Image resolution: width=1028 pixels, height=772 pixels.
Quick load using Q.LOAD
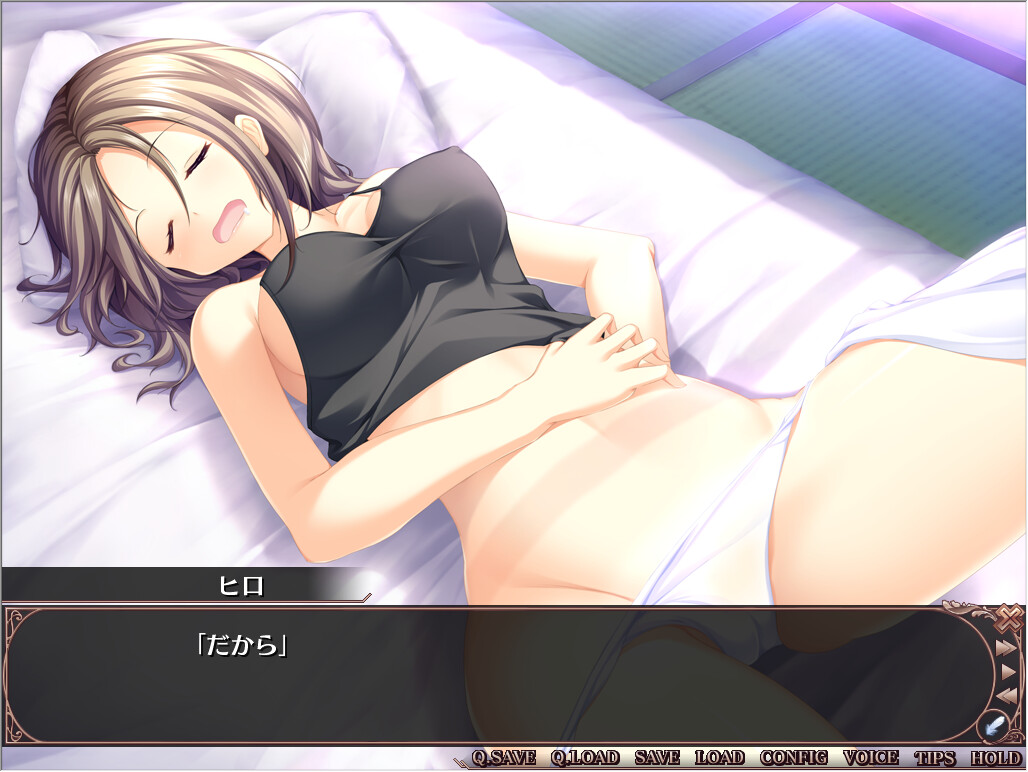pos(585,758)
